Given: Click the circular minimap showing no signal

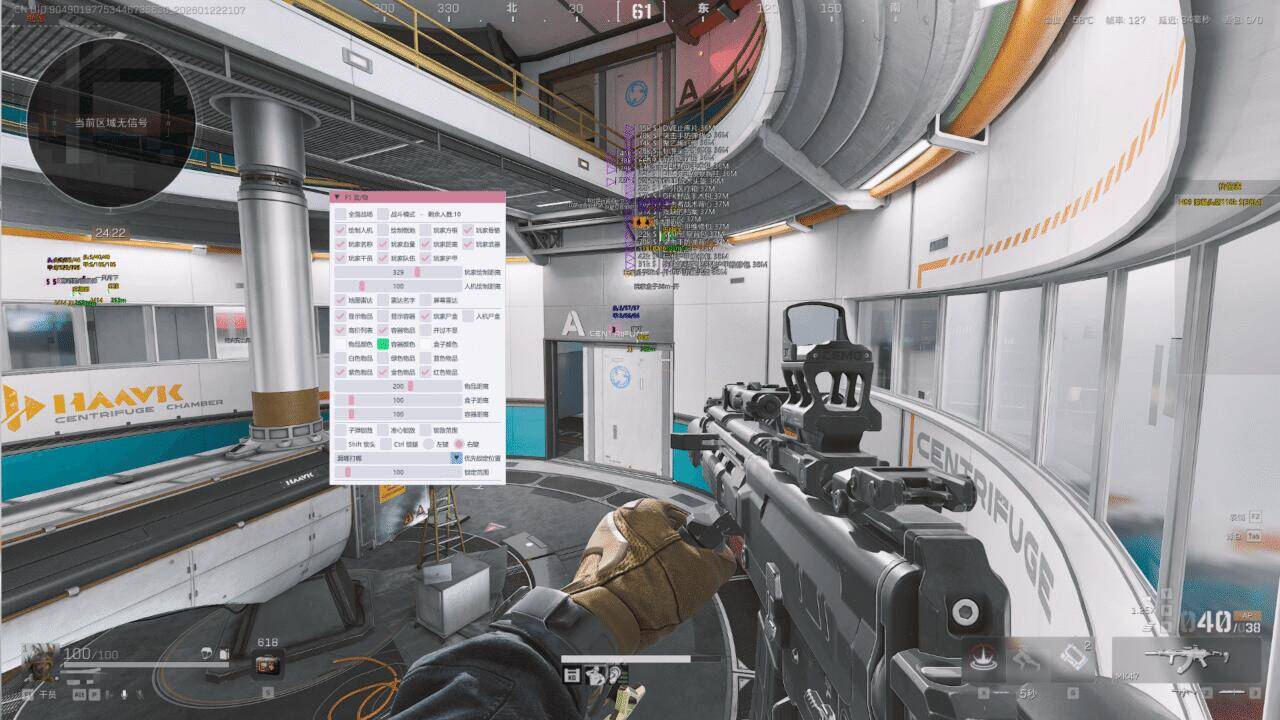Looking at the screenshot, I should [111, 122].
